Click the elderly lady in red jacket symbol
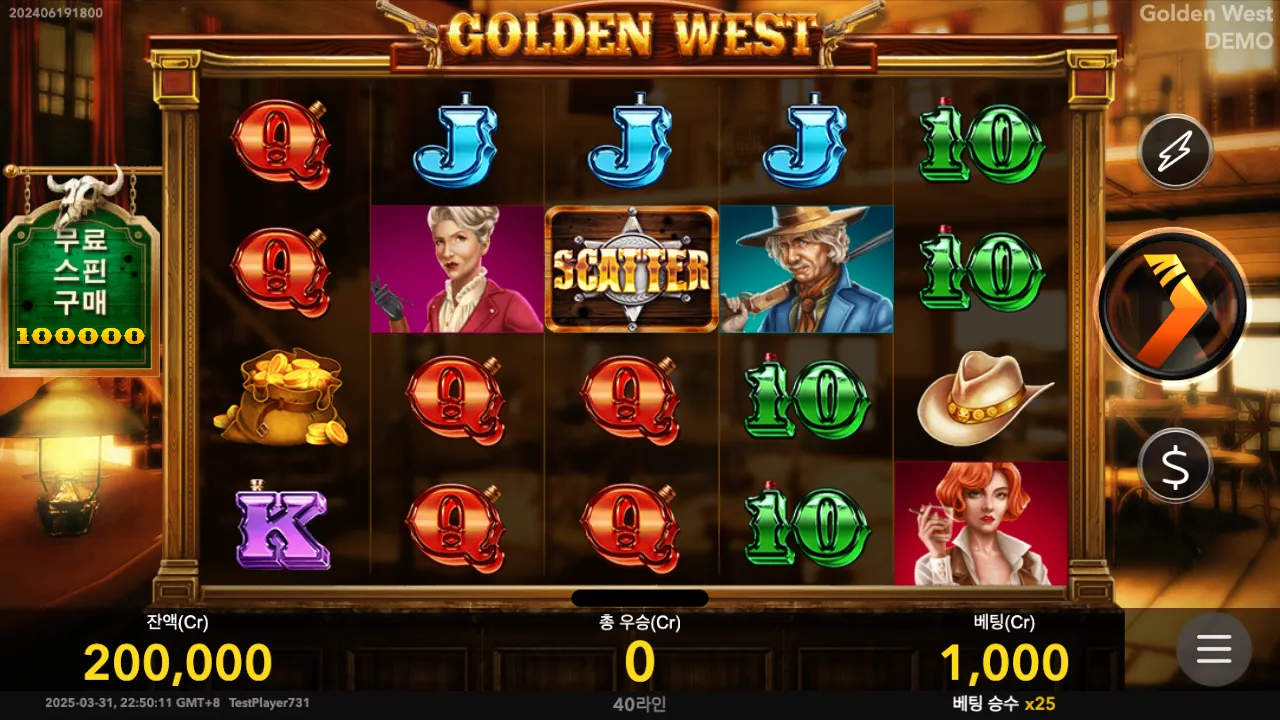The width and height of the screenshot is (1280, 720). pyautogui.click(x=455, y=267)
